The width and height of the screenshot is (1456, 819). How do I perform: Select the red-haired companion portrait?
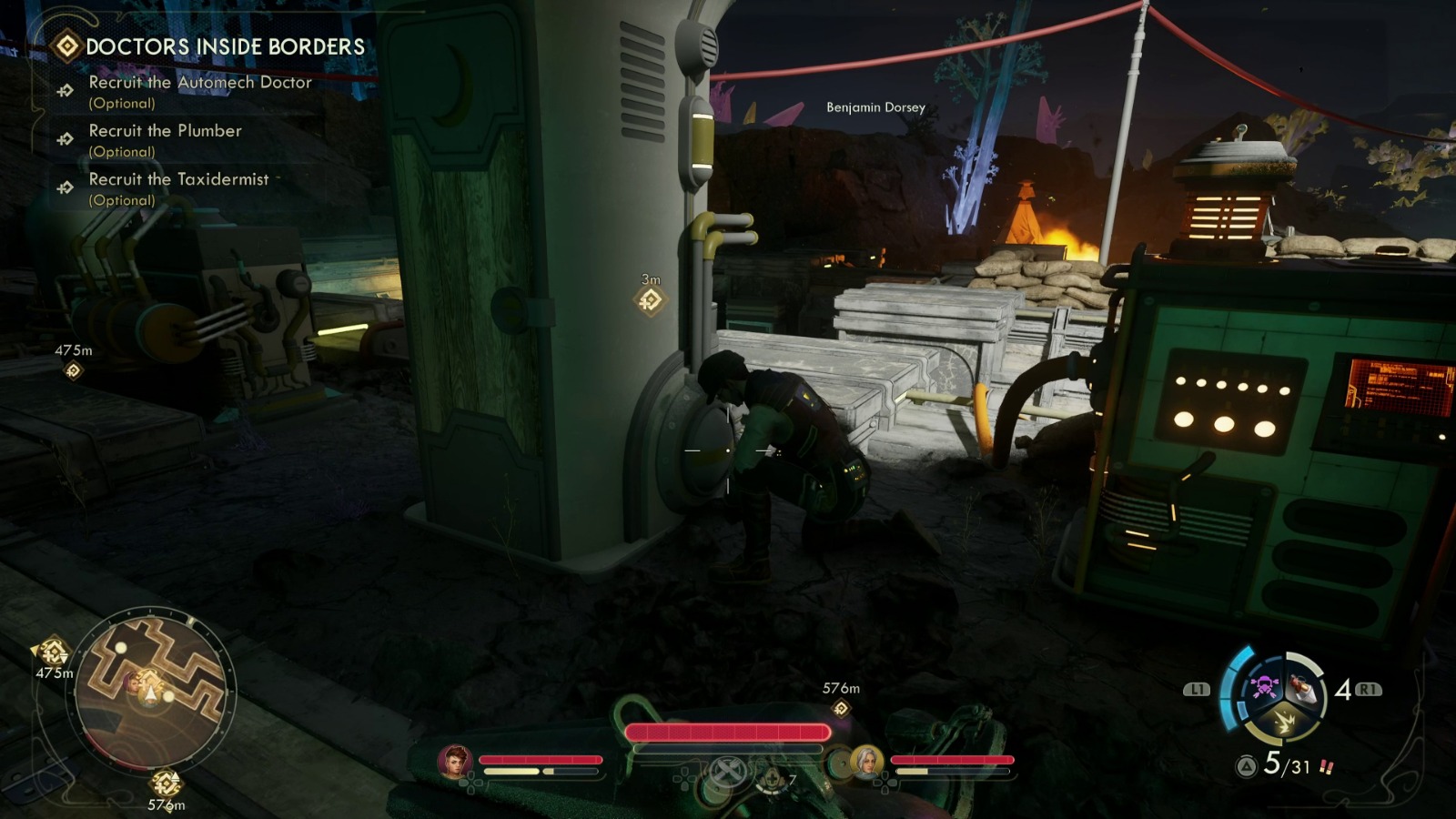pyautogui.click(x=455, y=761)
